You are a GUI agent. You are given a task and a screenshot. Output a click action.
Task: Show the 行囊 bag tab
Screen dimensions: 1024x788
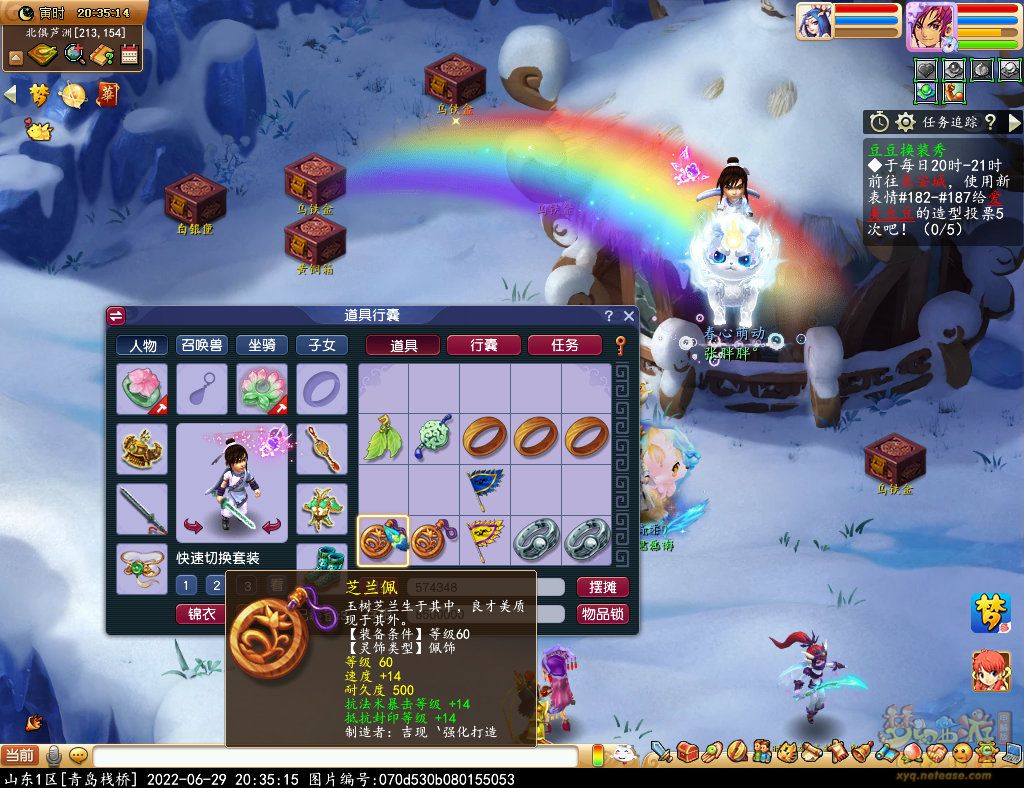[484, 345]
